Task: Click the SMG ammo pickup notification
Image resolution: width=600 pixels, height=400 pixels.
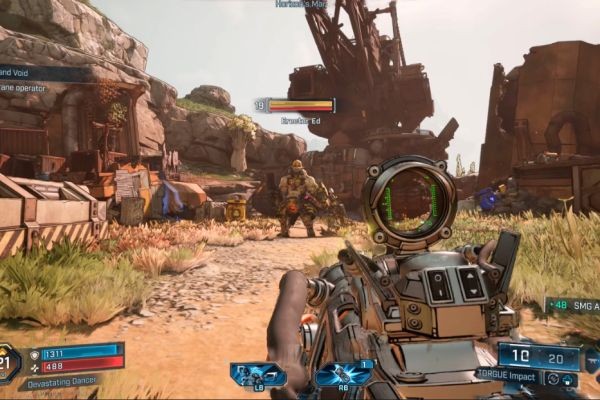Action: pos(573,305)
